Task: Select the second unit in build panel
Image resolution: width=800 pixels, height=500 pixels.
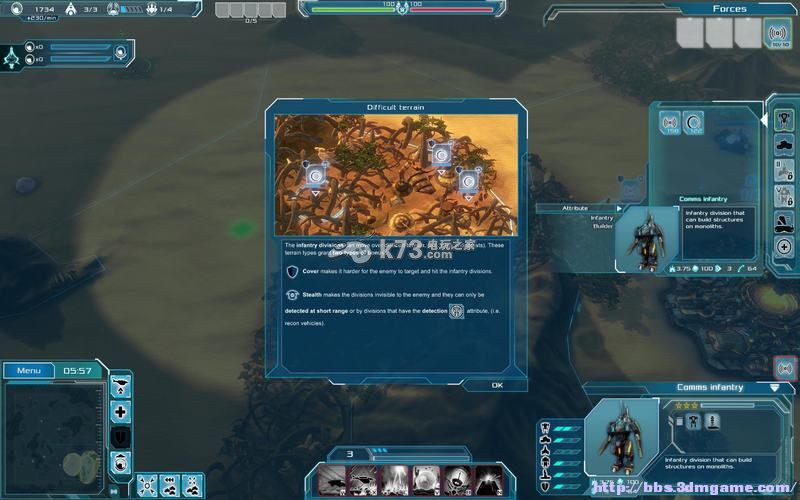Action: (692, 123)
